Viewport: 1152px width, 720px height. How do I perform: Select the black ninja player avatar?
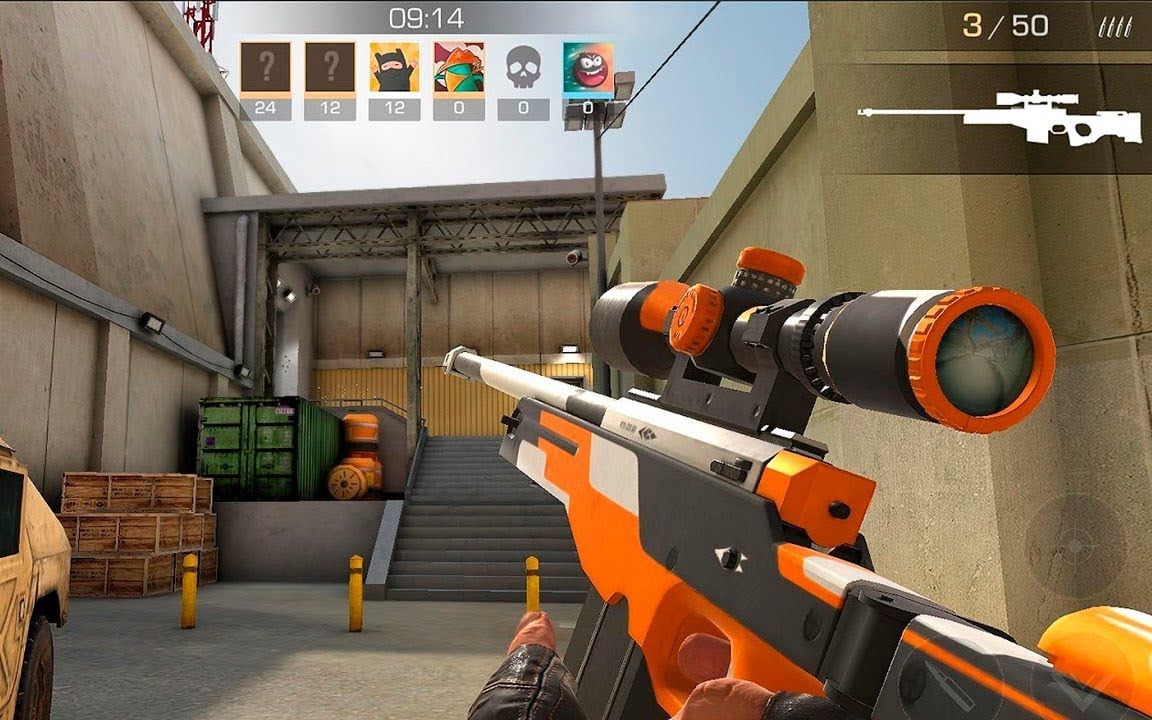(x=394, y=67)
